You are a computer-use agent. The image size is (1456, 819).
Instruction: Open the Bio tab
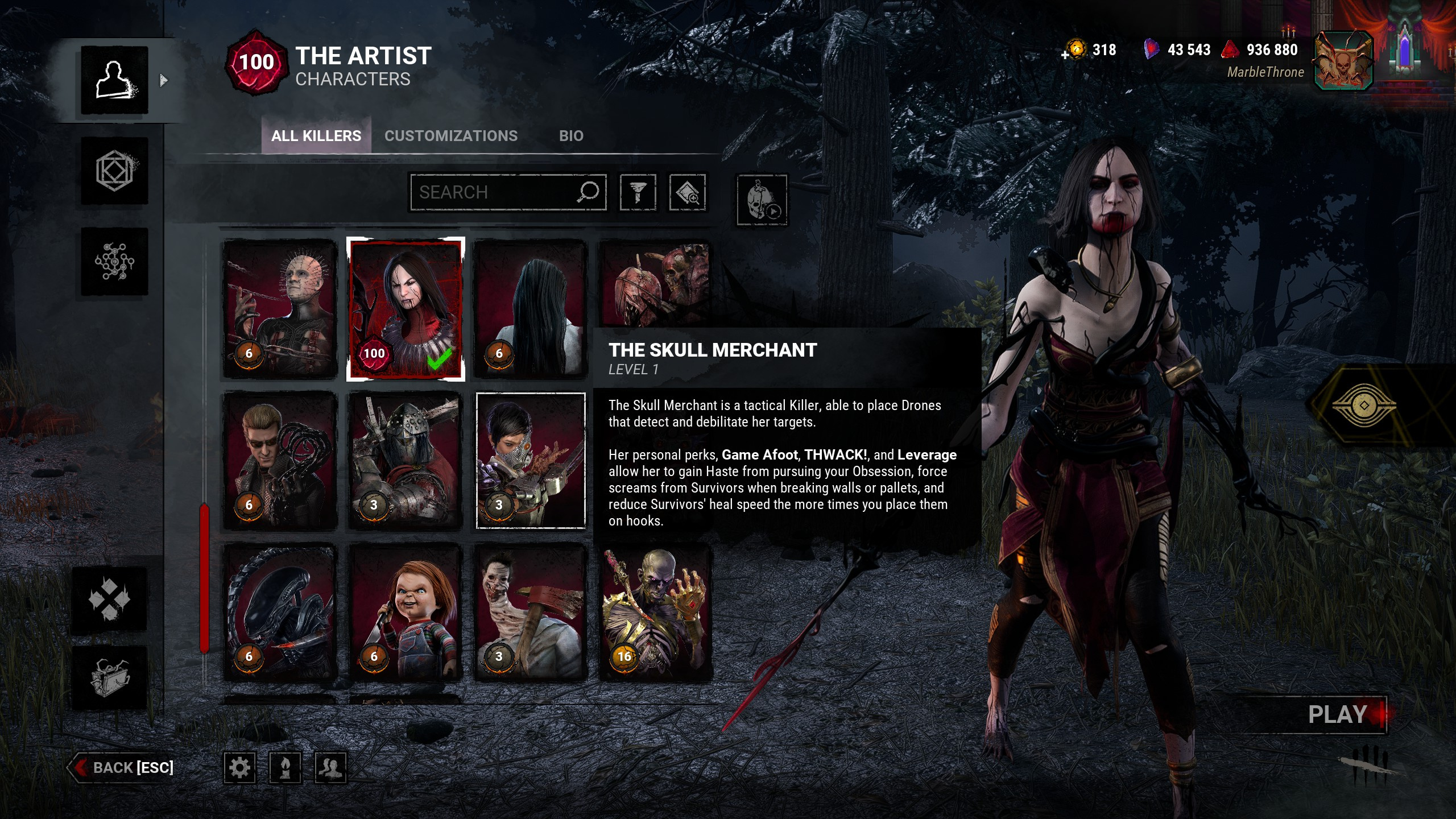click(571, 136)
